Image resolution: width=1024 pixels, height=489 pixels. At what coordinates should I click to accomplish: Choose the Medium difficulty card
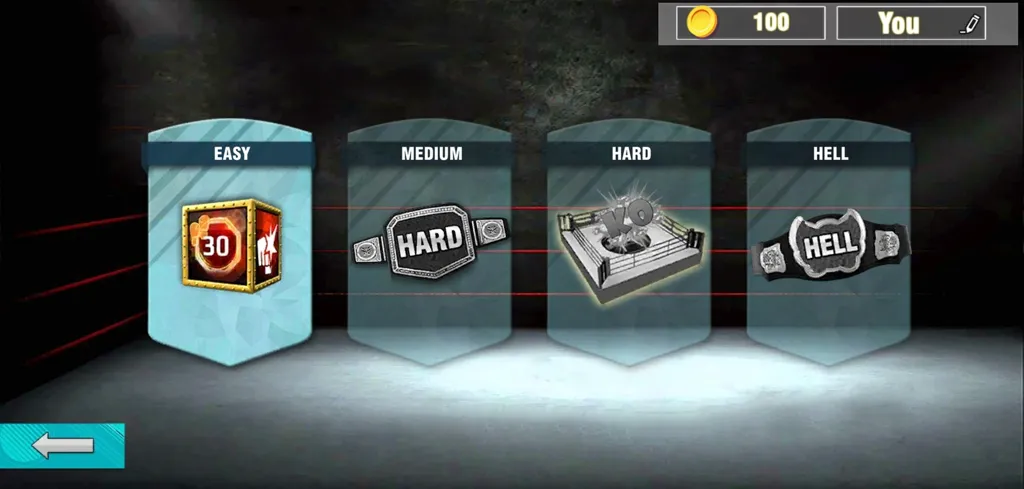(x=430, y=245)
